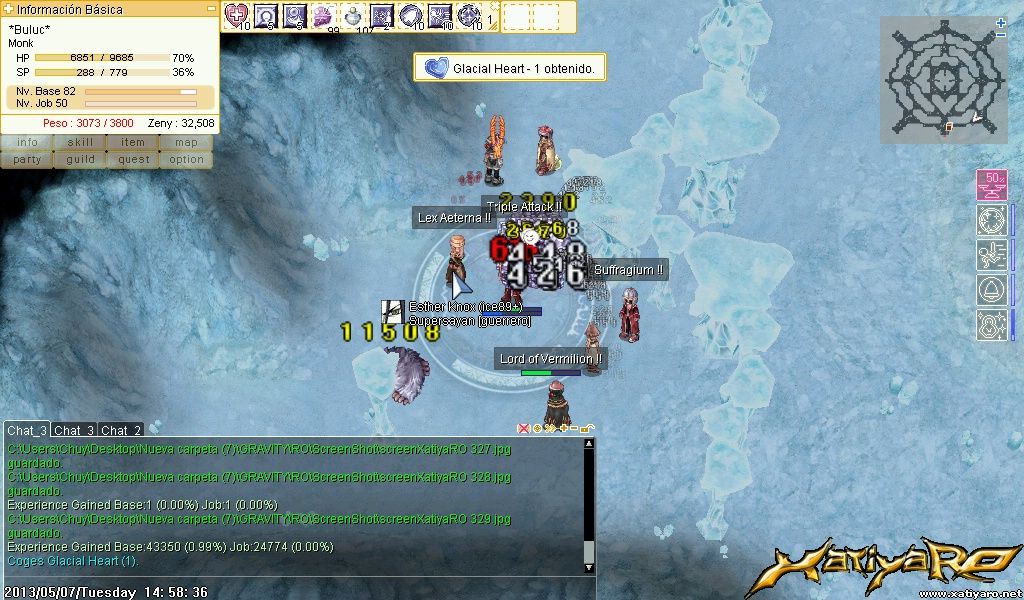Screen dimensions: 1024x600
Task: Close the chat window with red X
Action: point(523,428)
